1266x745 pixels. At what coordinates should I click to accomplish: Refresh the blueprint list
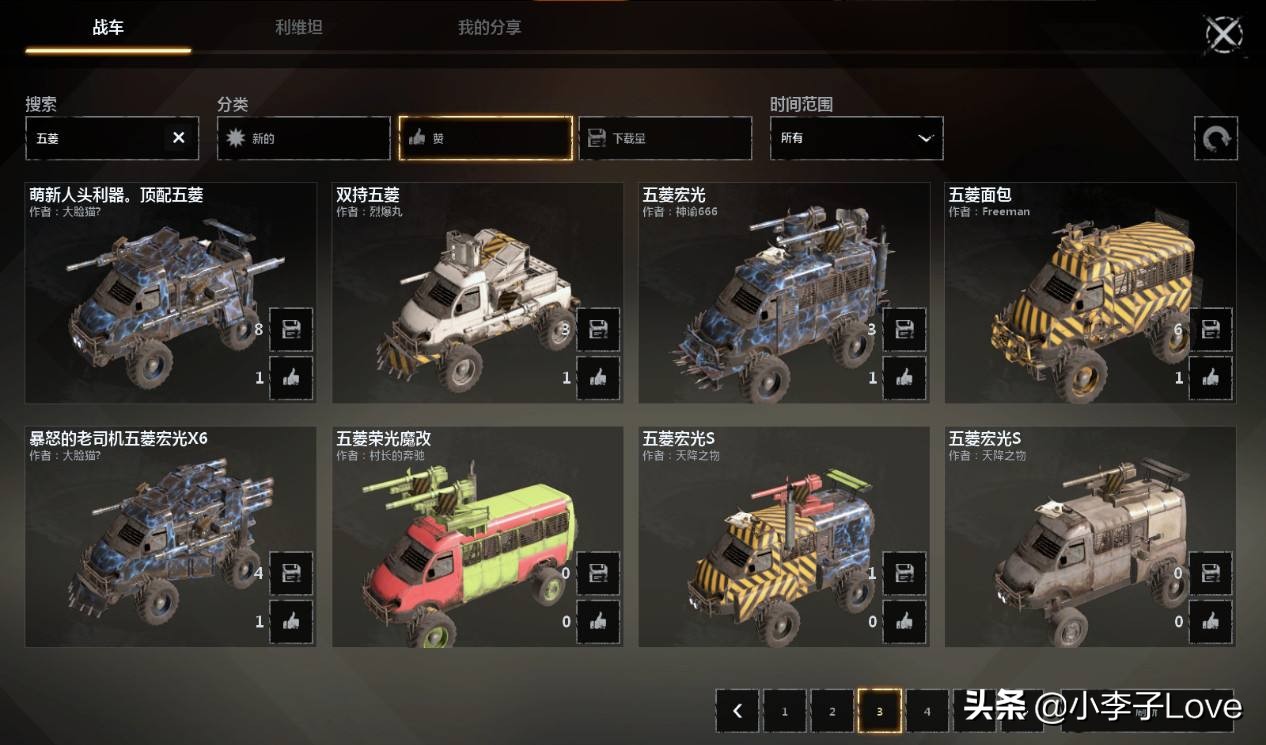[x=1215, y=138]
